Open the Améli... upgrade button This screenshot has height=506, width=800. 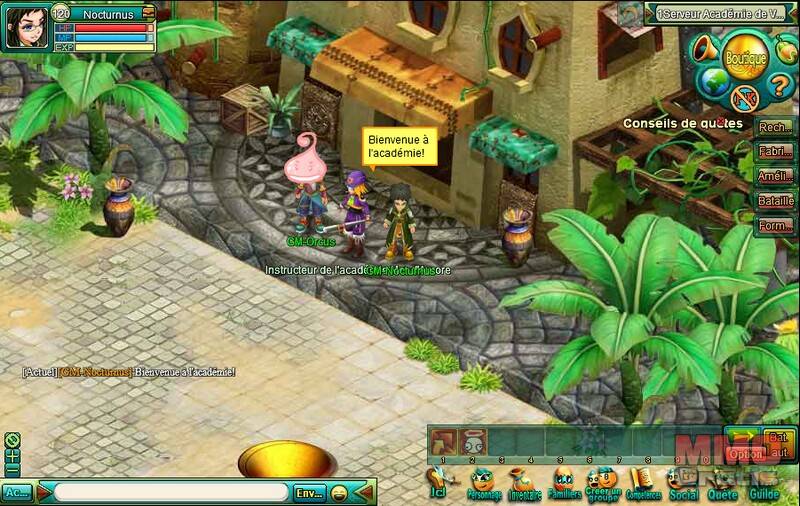click(x=772, y=176)
